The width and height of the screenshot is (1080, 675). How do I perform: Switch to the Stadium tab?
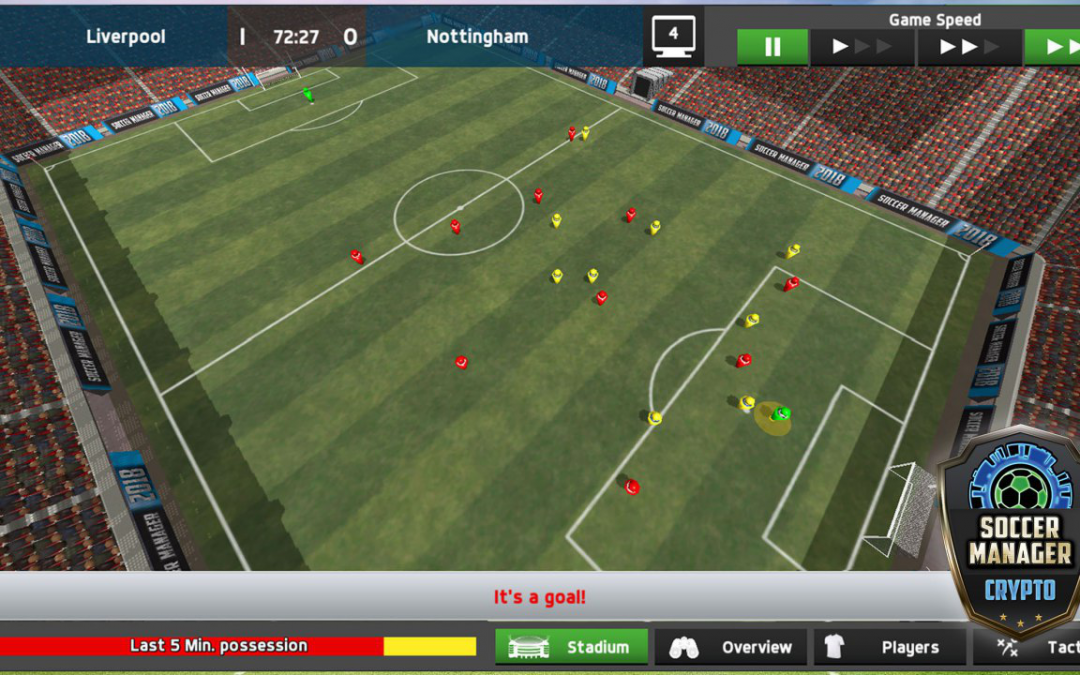click(x=571, y=647)
